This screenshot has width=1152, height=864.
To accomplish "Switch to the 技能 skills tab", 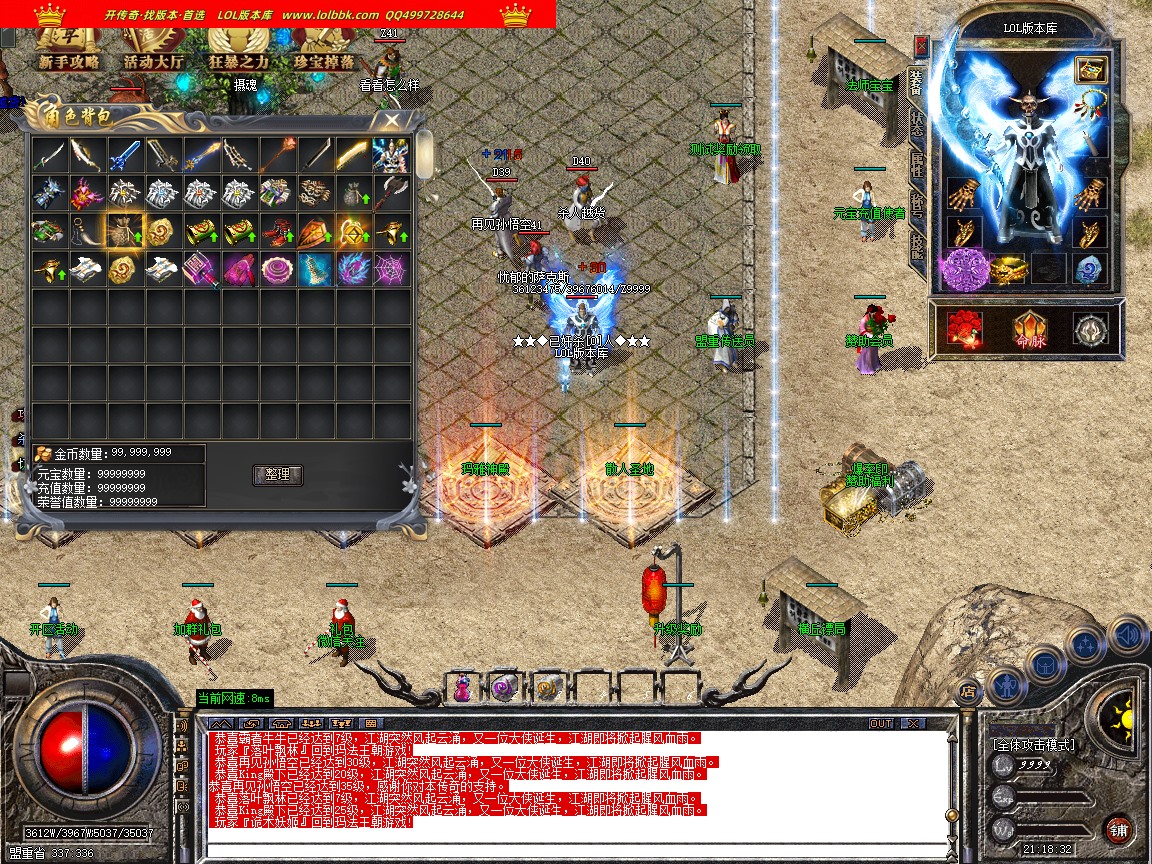I will (916, 245).
